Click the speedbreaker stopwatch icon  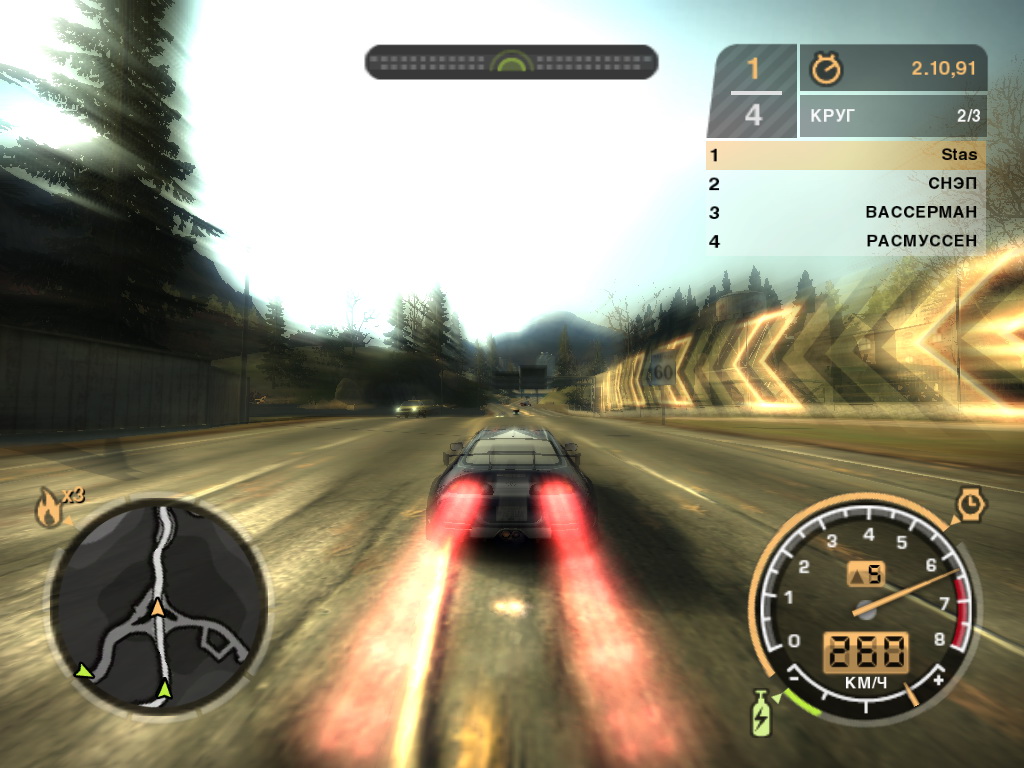pos(970,506)
